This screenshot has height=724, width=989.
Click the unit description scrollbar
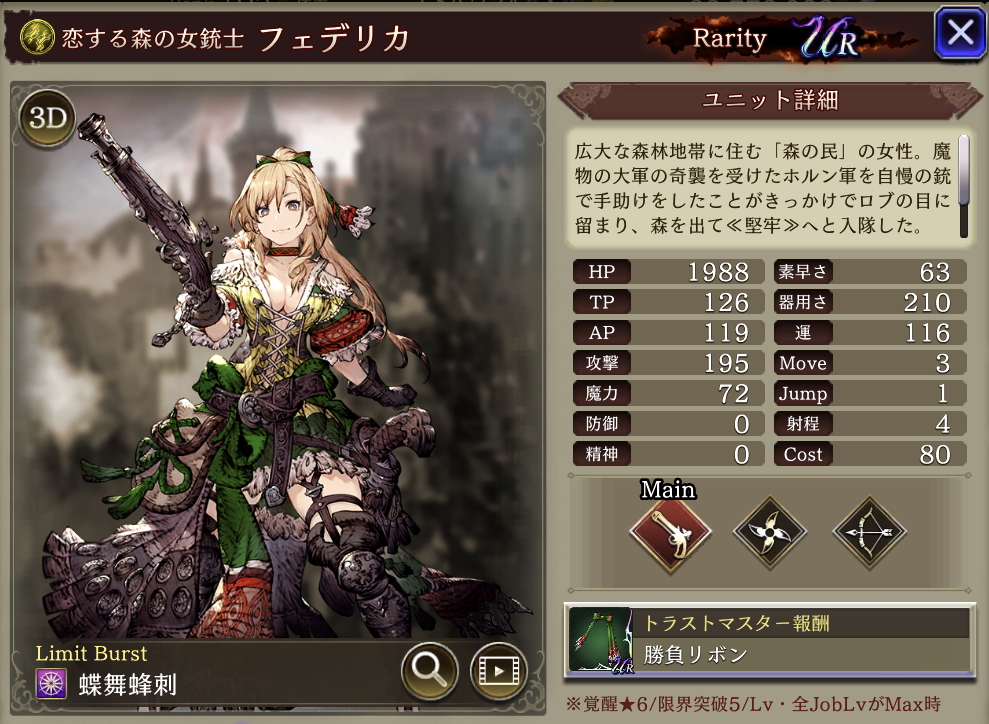964,185
